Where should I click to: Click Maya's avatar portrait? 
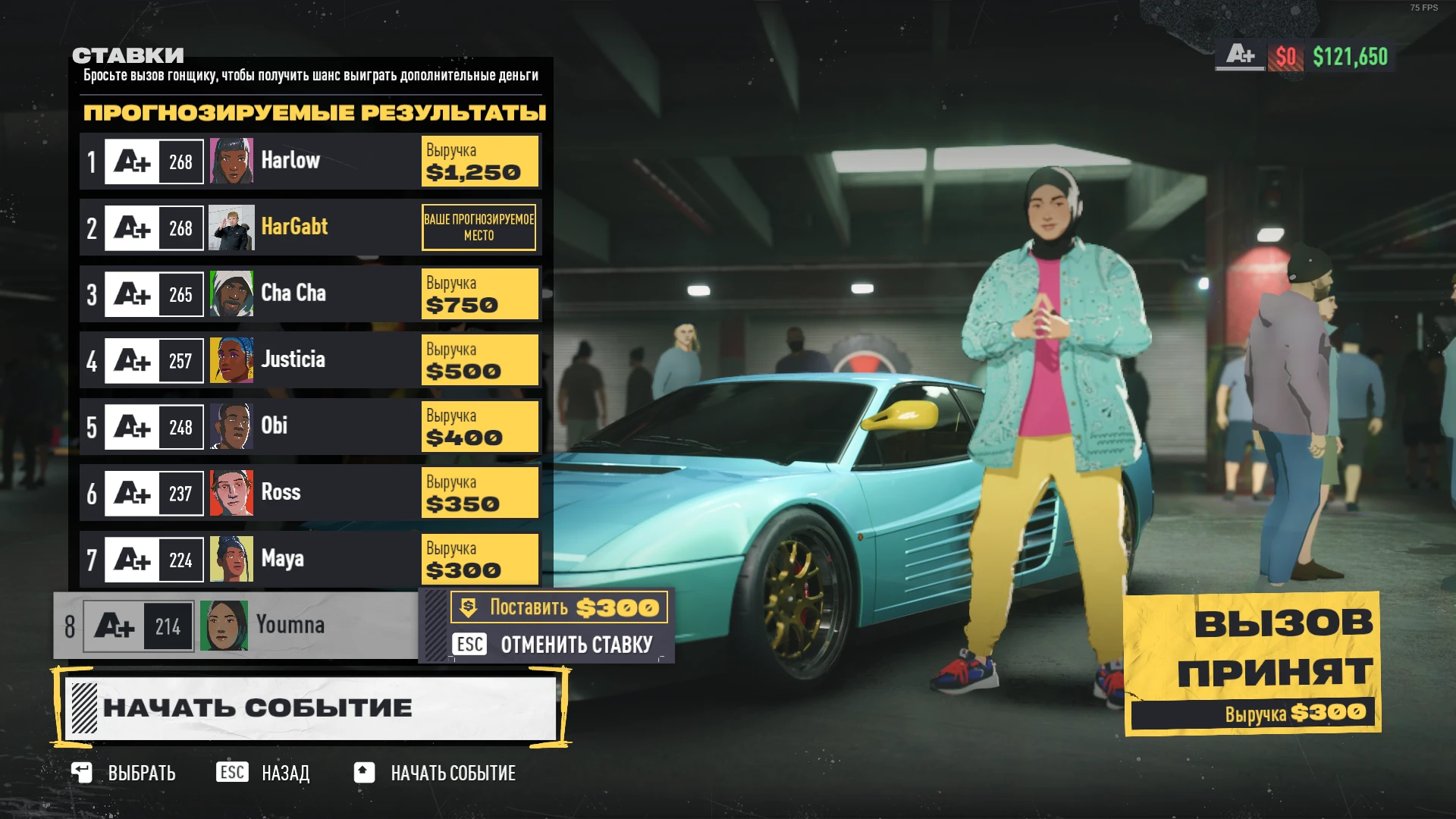point(231,559)
